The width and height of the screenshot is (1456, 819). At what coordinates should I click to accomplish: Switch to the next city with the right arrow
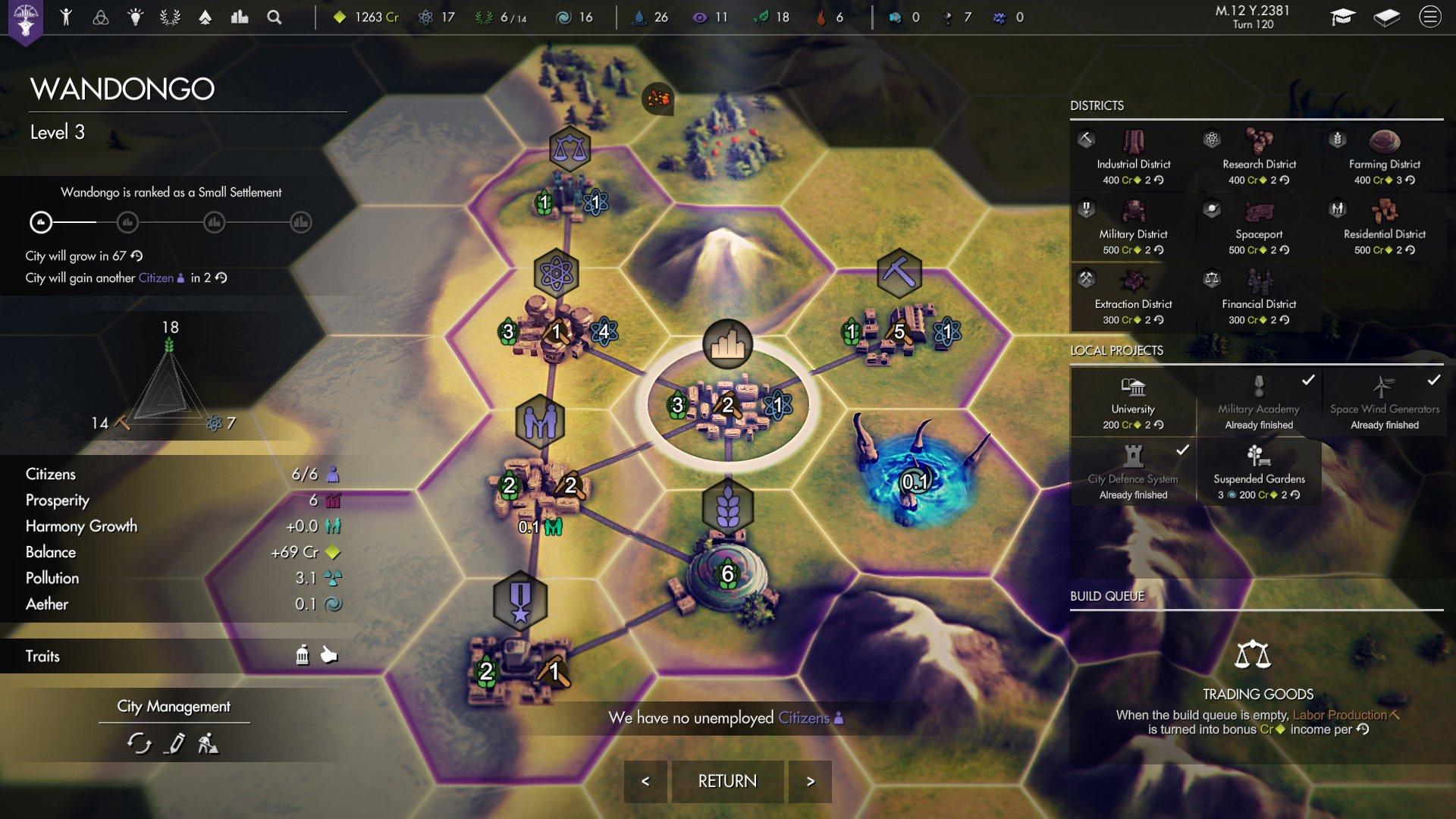coord(810,780)
